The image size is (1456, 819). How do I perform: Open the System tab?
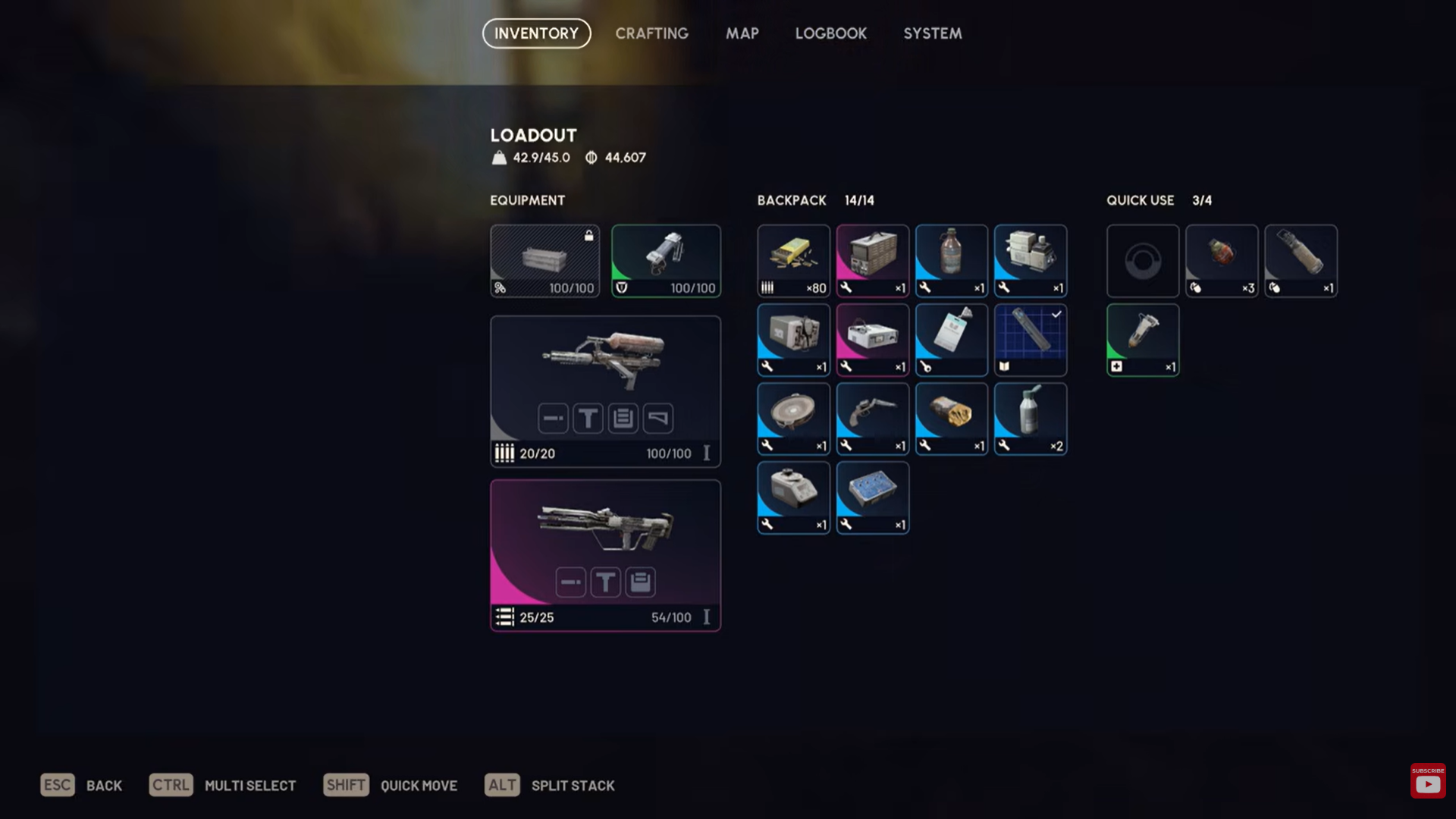coord(932,33)
